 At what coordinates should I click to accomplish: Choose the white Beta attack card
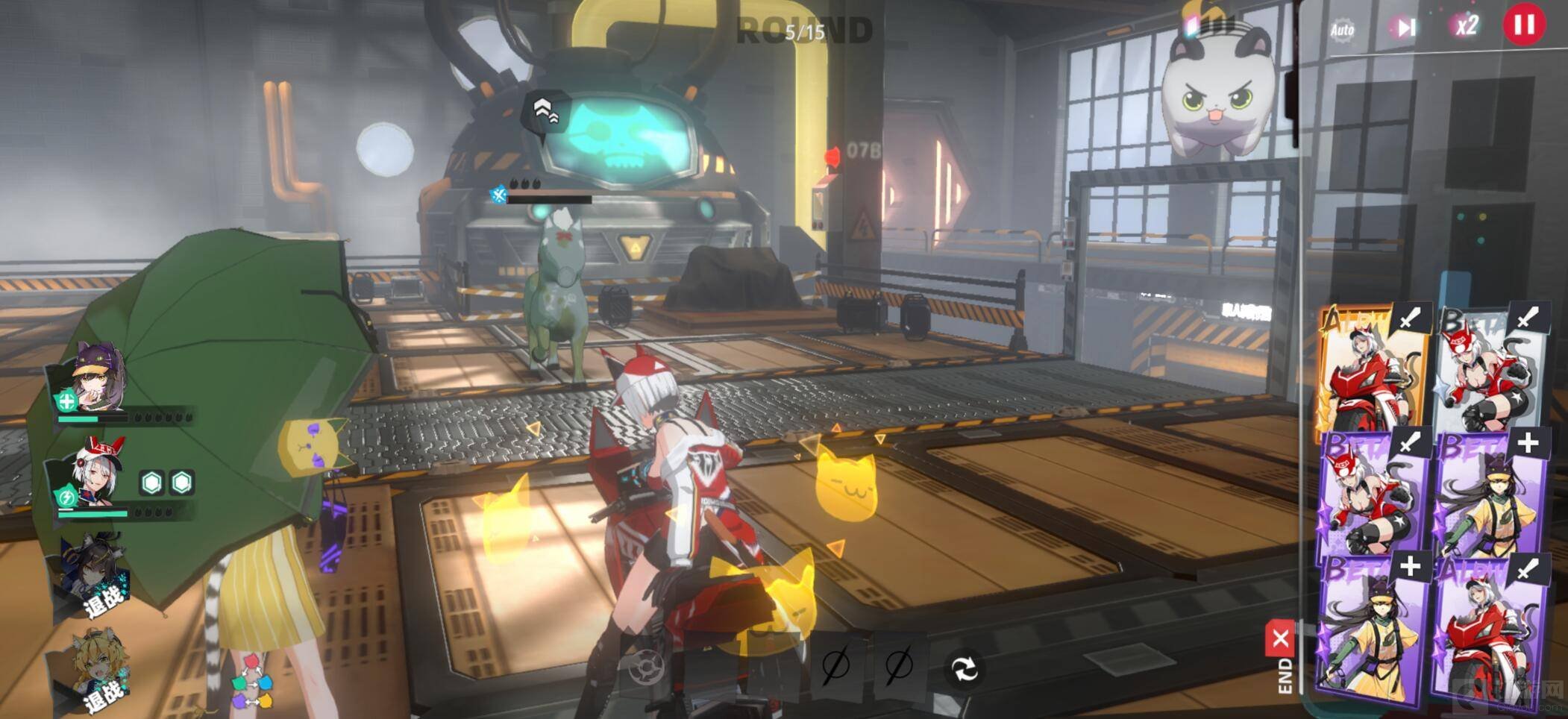(1490, 369)
